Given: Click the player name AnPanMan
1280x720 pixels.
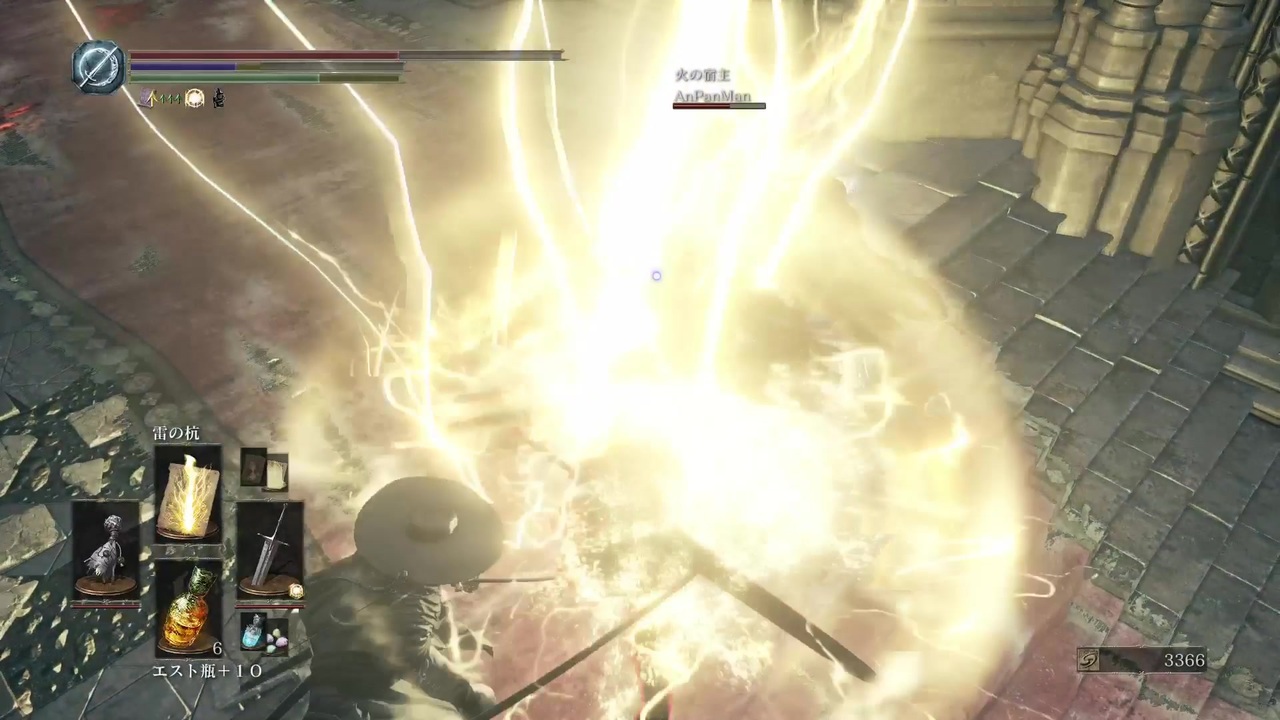Looking at the screenshot, I should point(714,95).
